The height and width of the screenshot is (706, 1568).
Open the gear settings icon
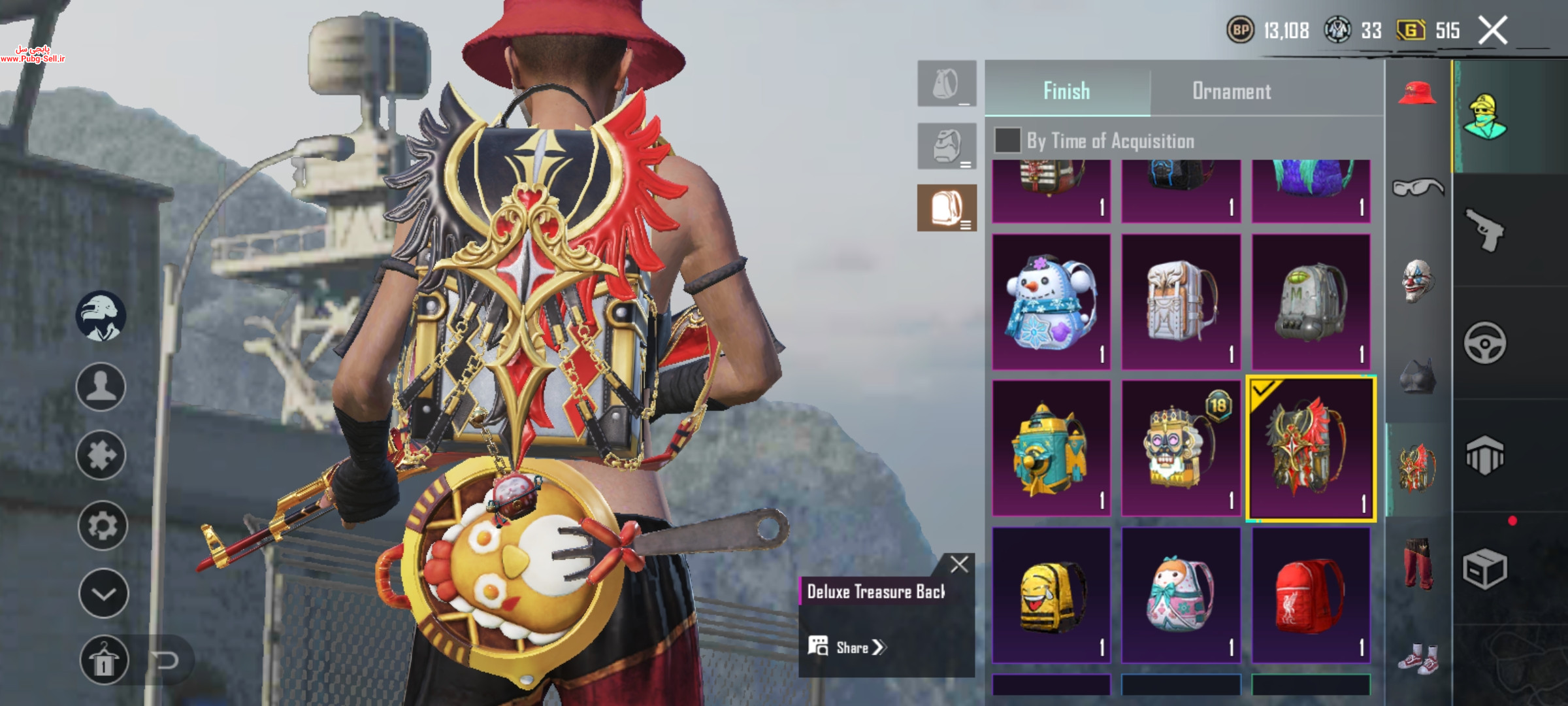pos(102,525)
